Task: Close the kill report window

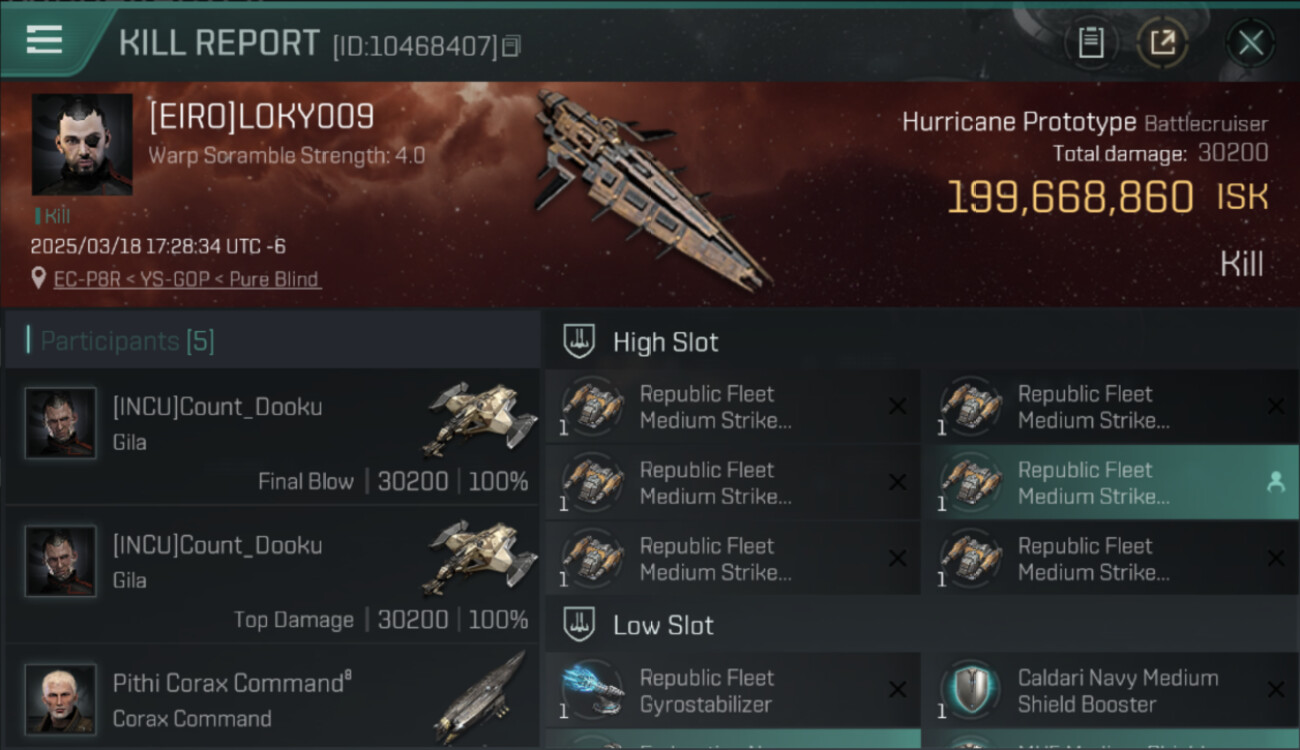Action: click(x=1250, y=43)
